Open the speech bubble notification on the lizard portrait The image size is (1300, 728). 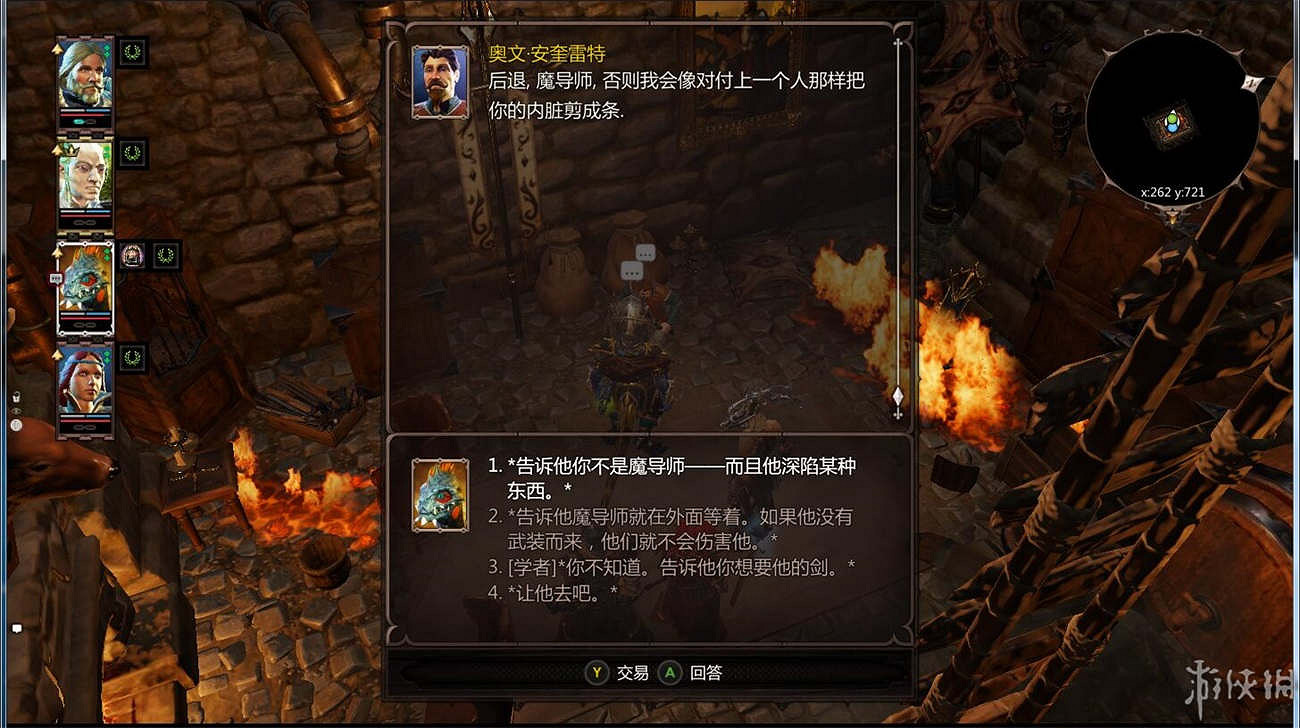pos(57,277)
